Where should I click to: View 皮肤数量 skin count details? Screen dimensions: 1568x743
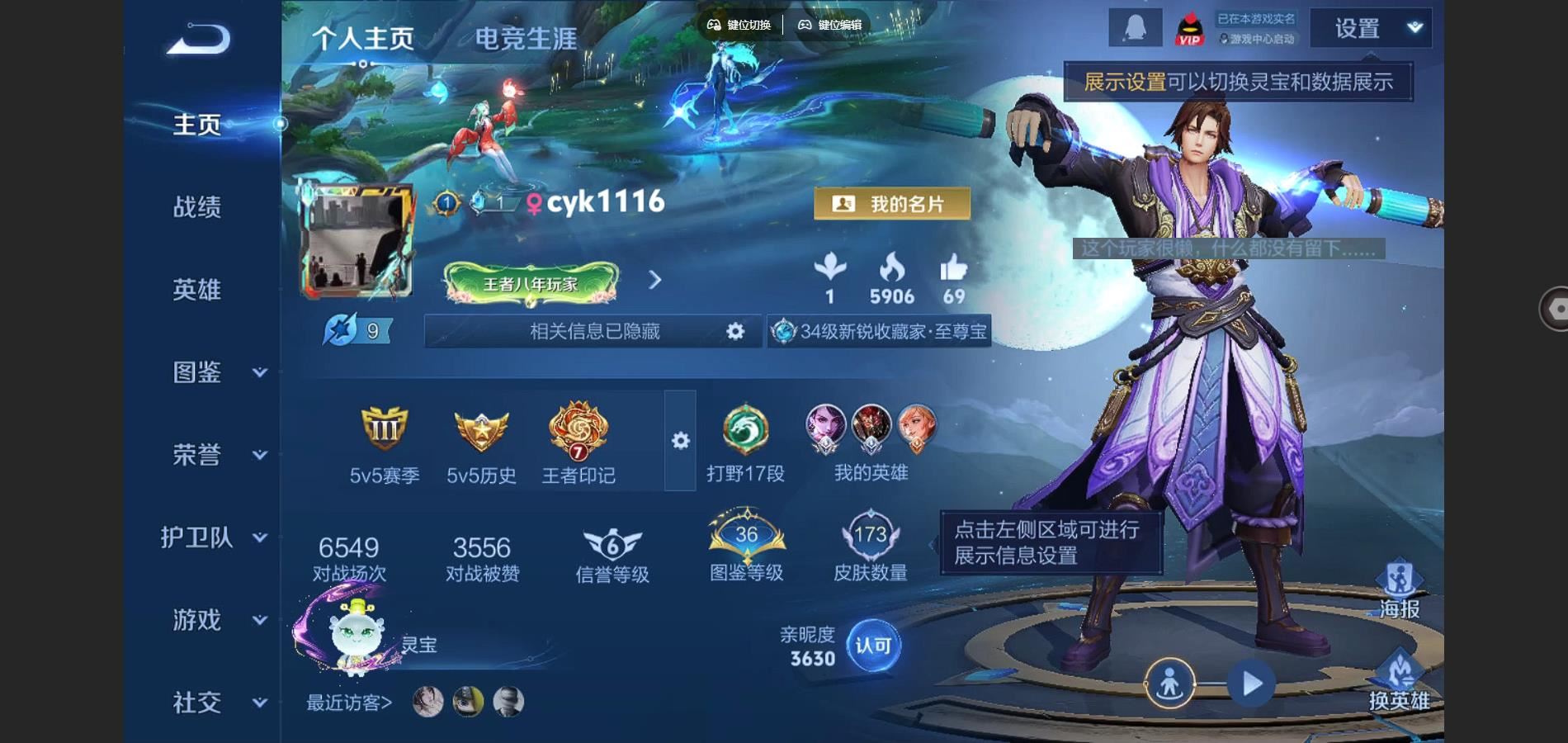870,549
